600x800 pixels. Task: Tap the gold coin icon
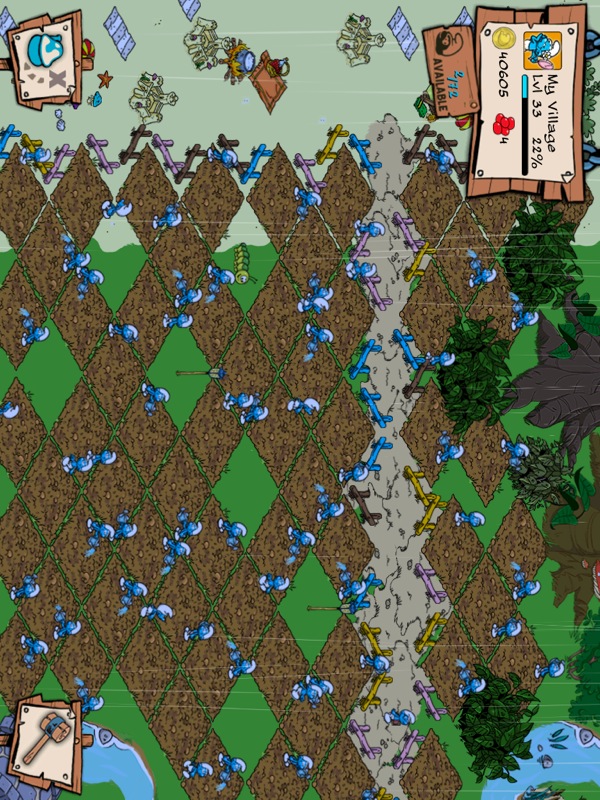[x=505, y=38]
